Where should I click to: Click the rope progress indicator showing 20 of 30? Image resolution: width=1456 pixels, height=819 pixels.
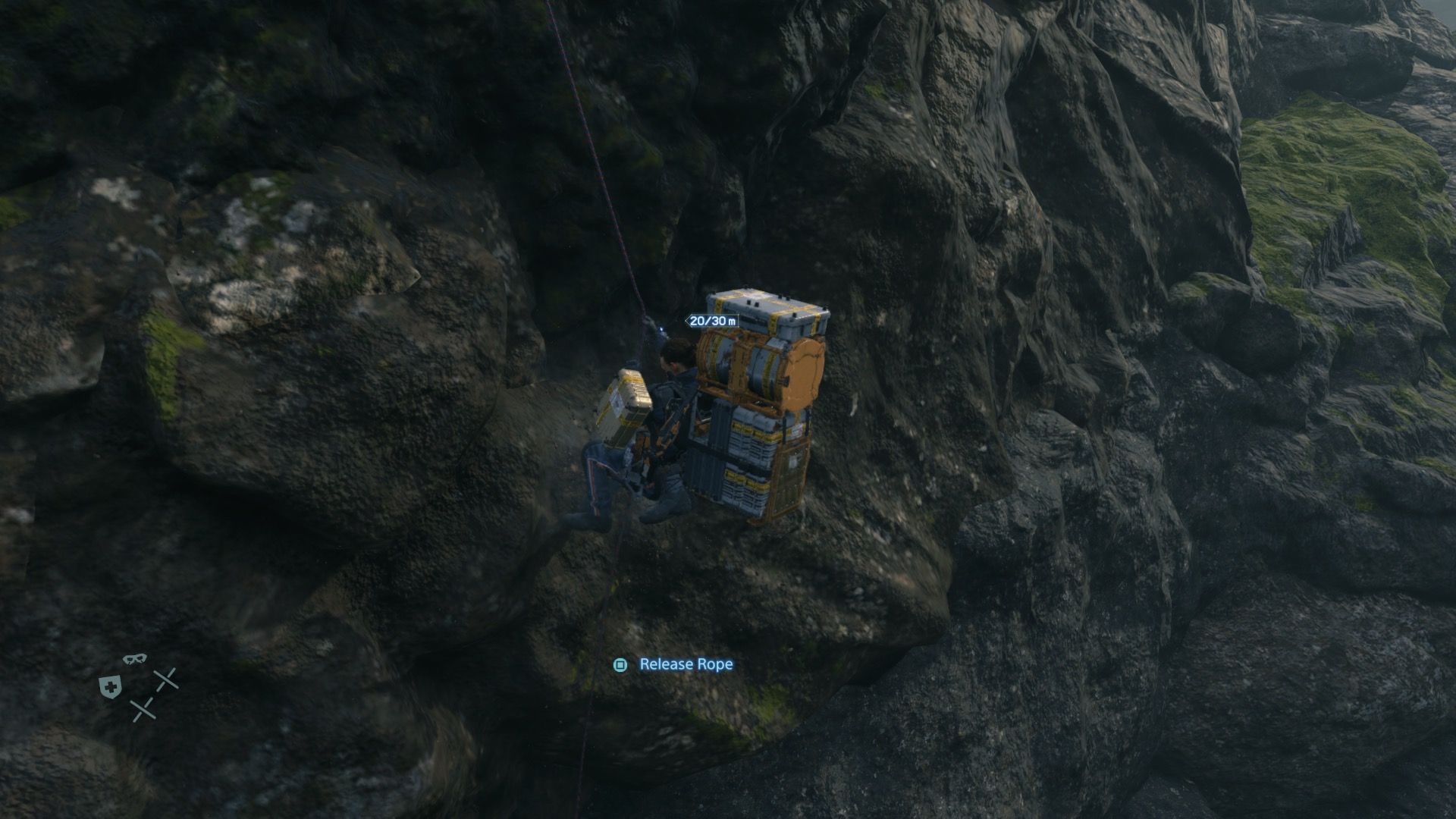click(x=713, y=321)
